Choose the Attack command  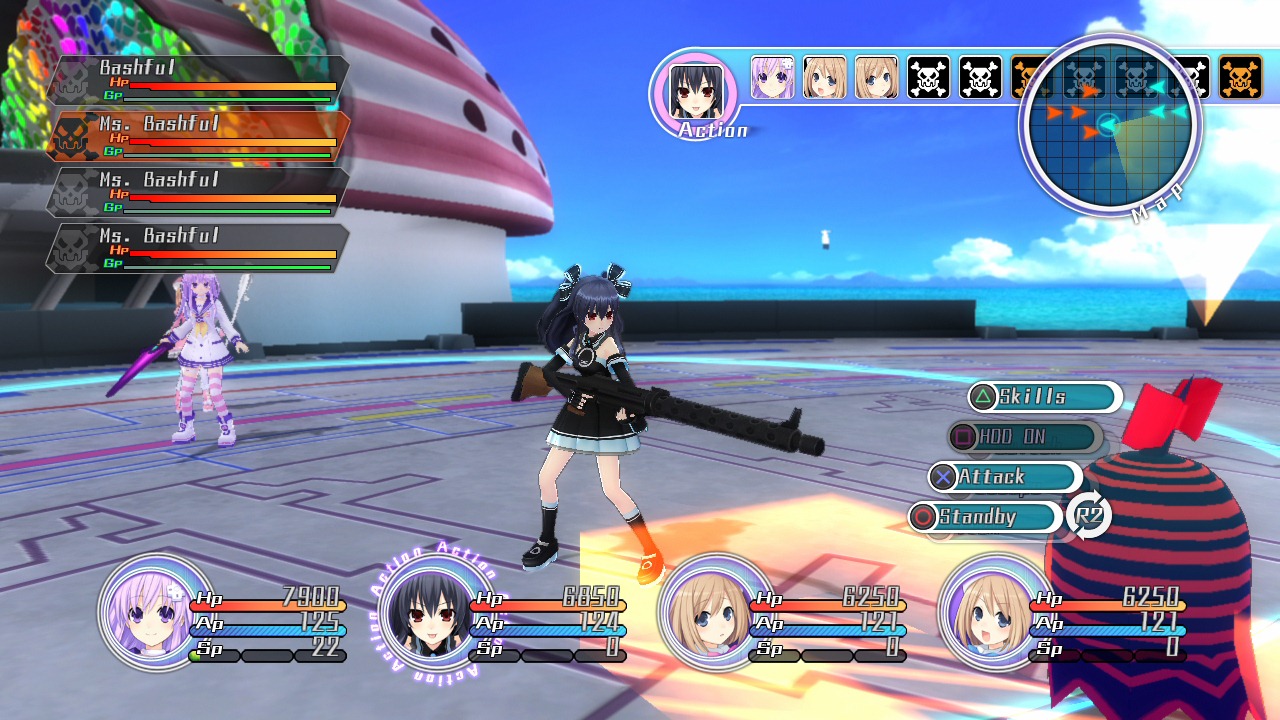pos(1004,477)
